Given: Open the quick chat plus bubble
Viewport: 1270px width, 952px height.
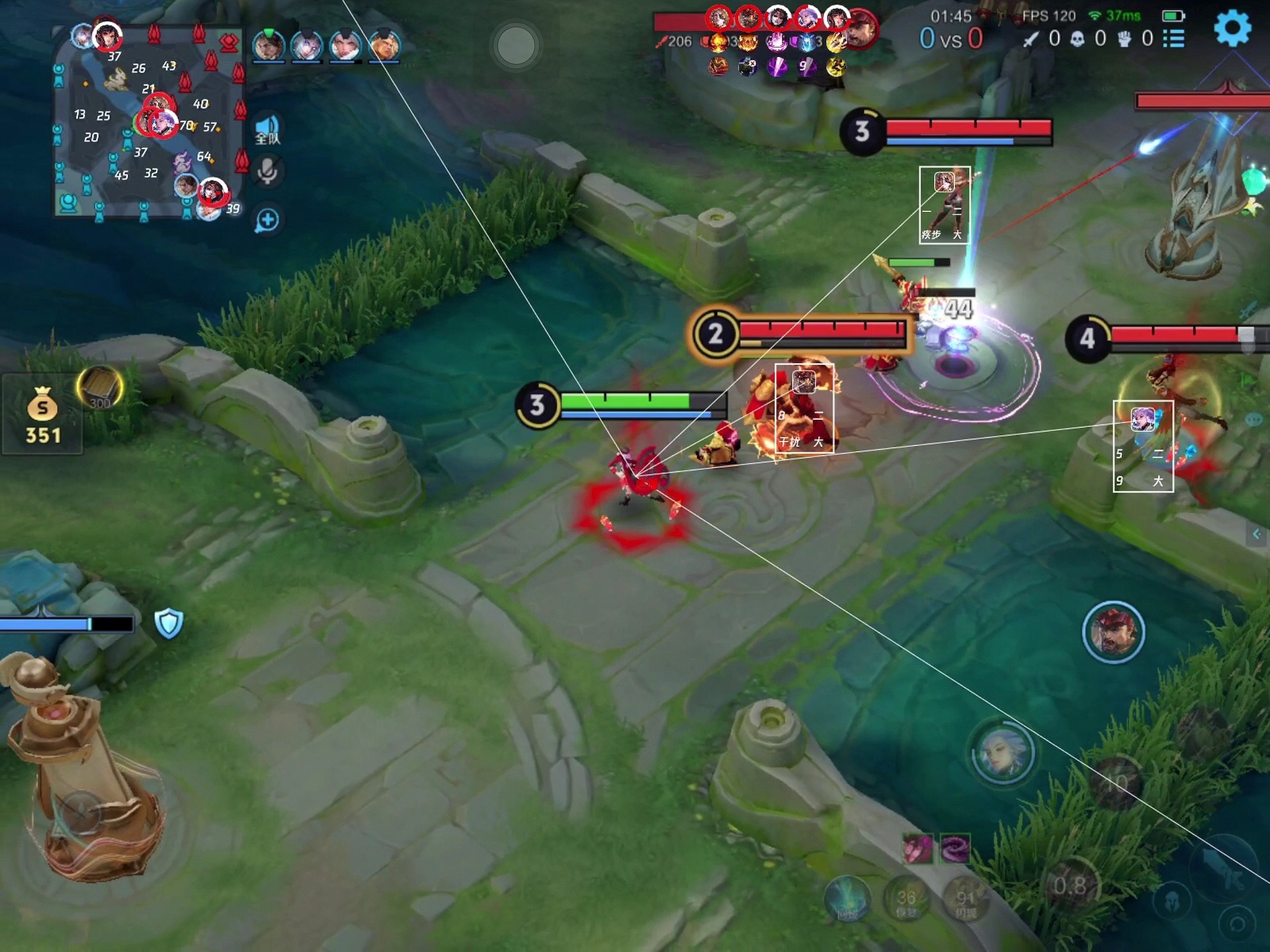Looking at the screenshot, I should [267, 220].
